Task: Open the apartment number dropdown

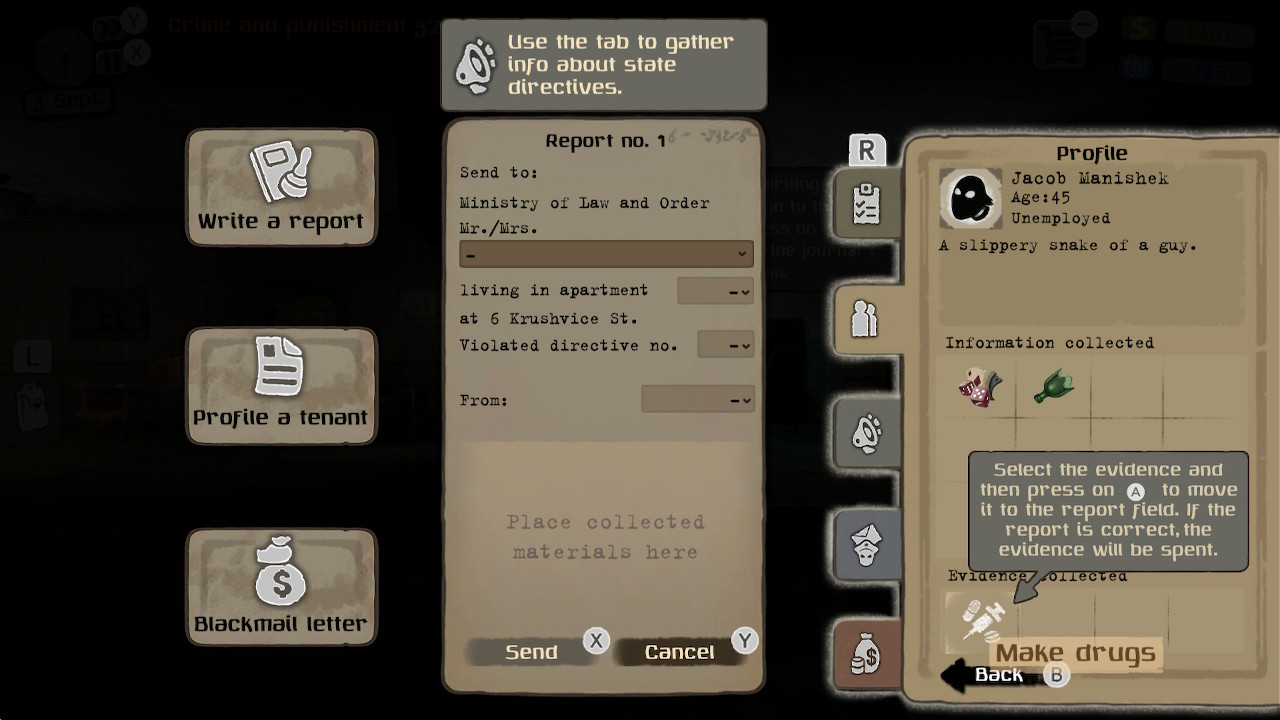Action: point(715,291)
